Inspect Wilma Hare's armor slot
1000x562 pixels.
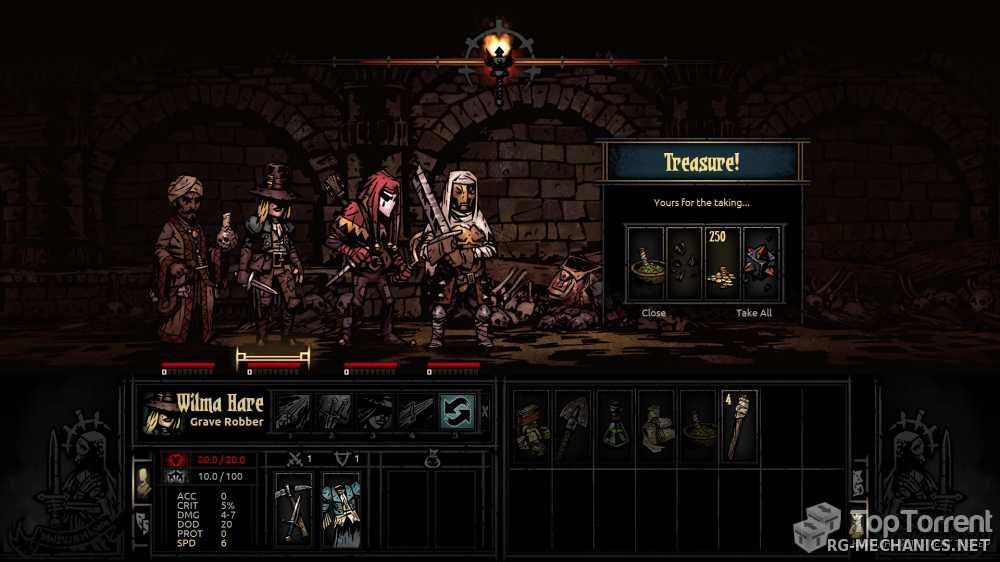tap(340, 508)
